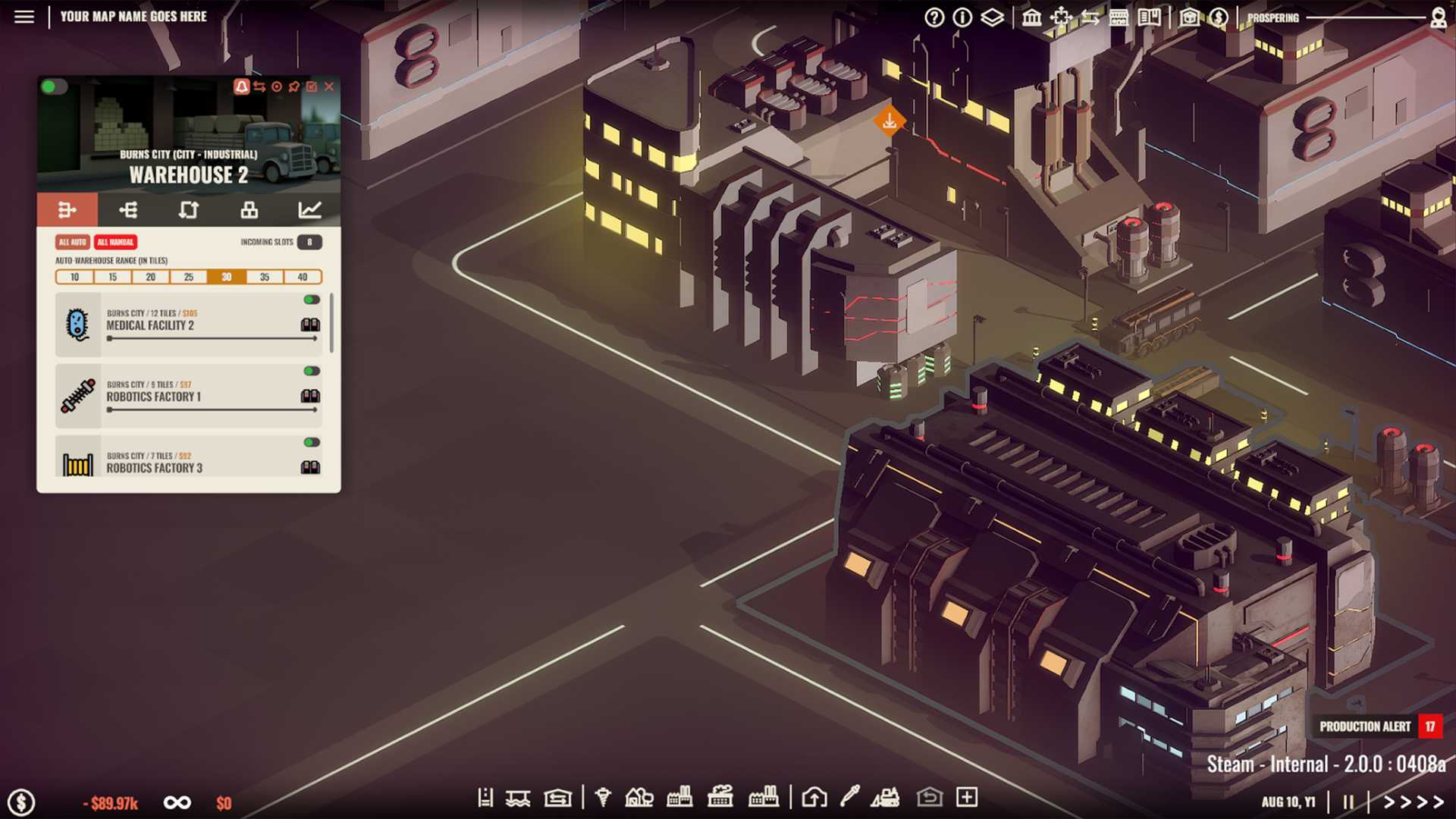Open the trade routes icon in top toolbar

tap(1092, 17)
